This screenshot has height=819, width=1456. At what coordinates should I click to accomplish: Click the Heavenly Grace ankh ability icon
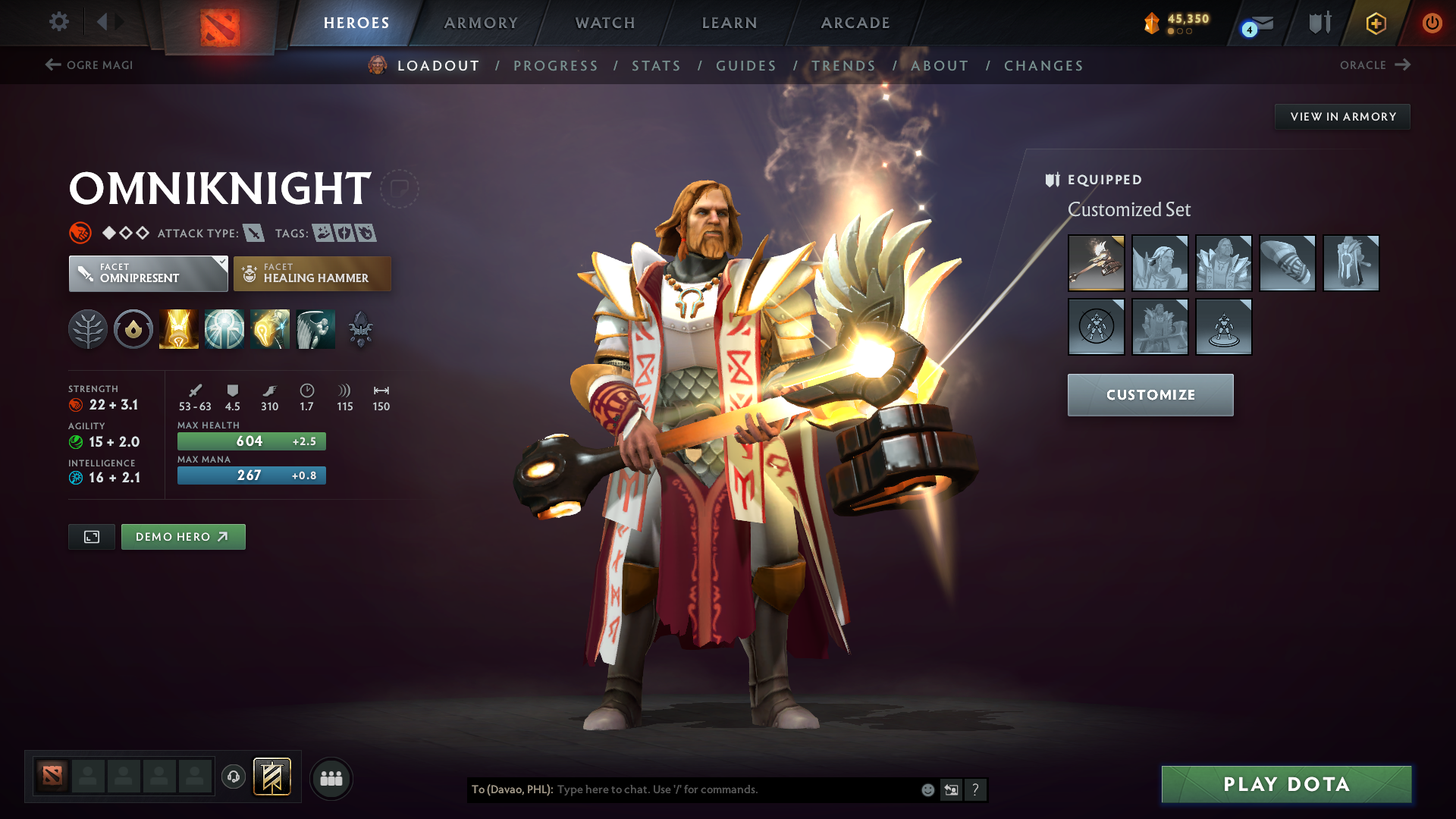224,328
